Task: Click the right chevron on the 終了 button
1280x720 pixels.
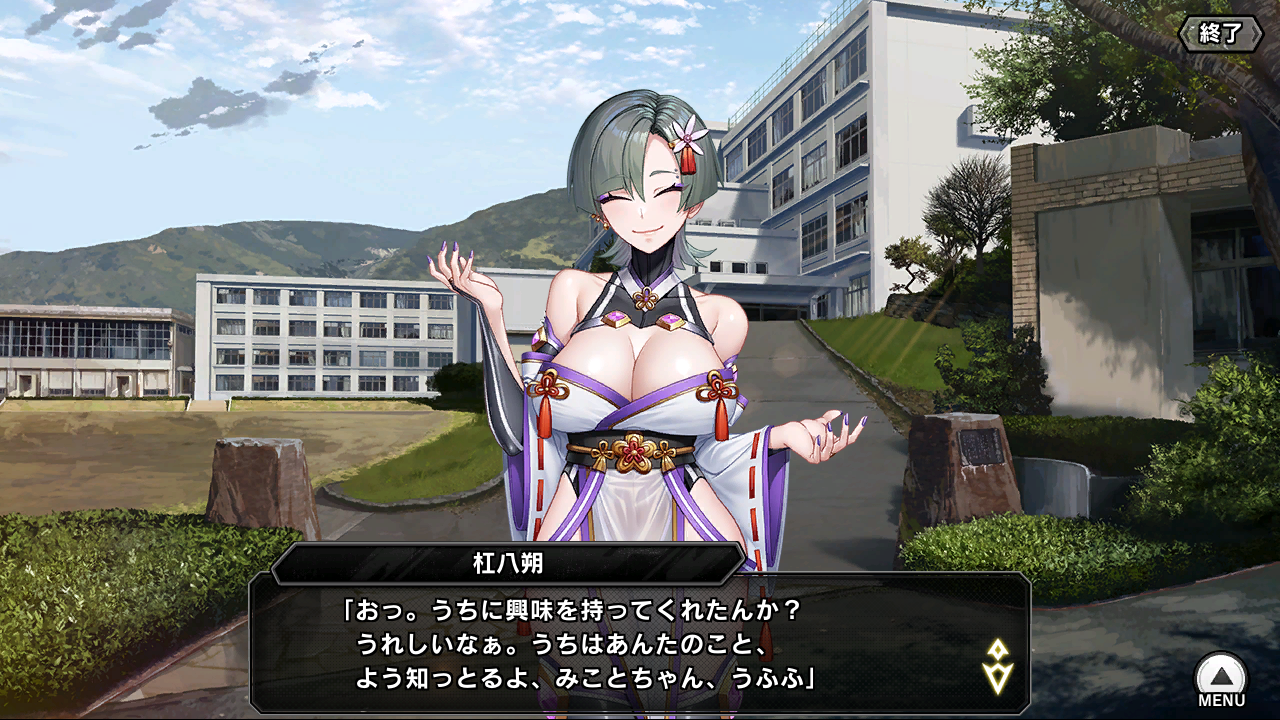Action: click(1254, 32)
